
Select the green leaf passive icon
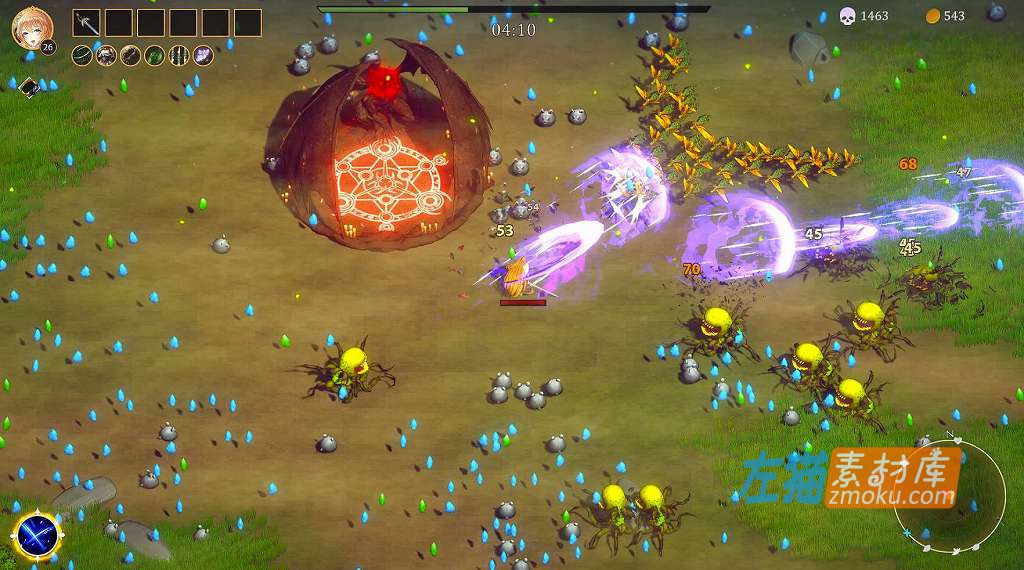[x=155, y=56]
